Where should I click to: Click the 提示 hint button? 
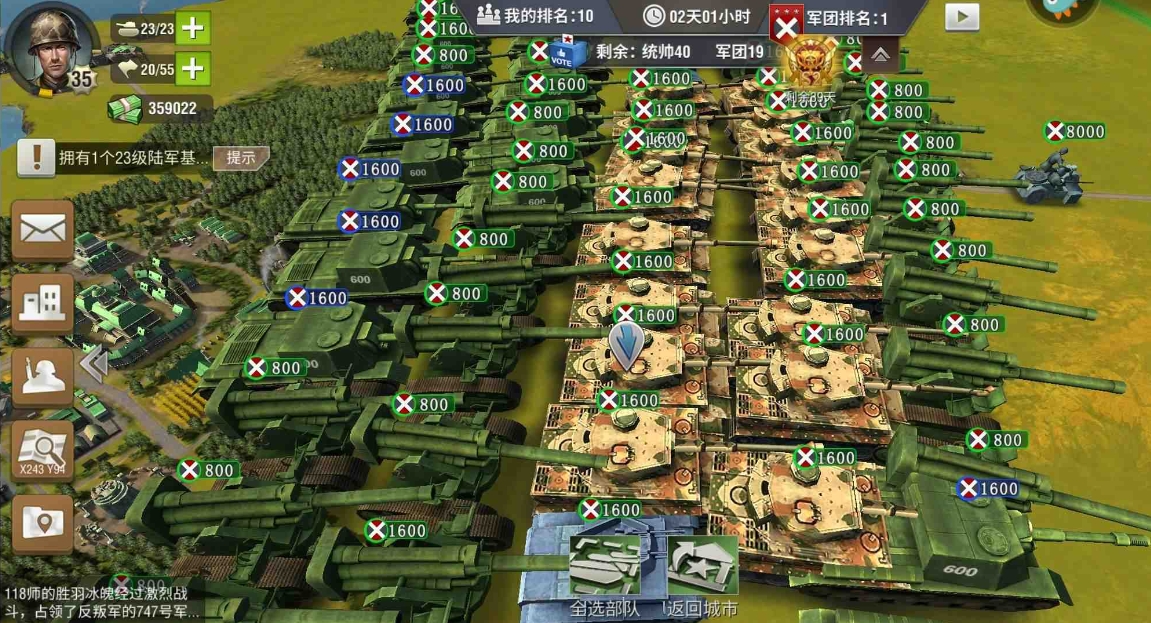(x=241, y=157)
